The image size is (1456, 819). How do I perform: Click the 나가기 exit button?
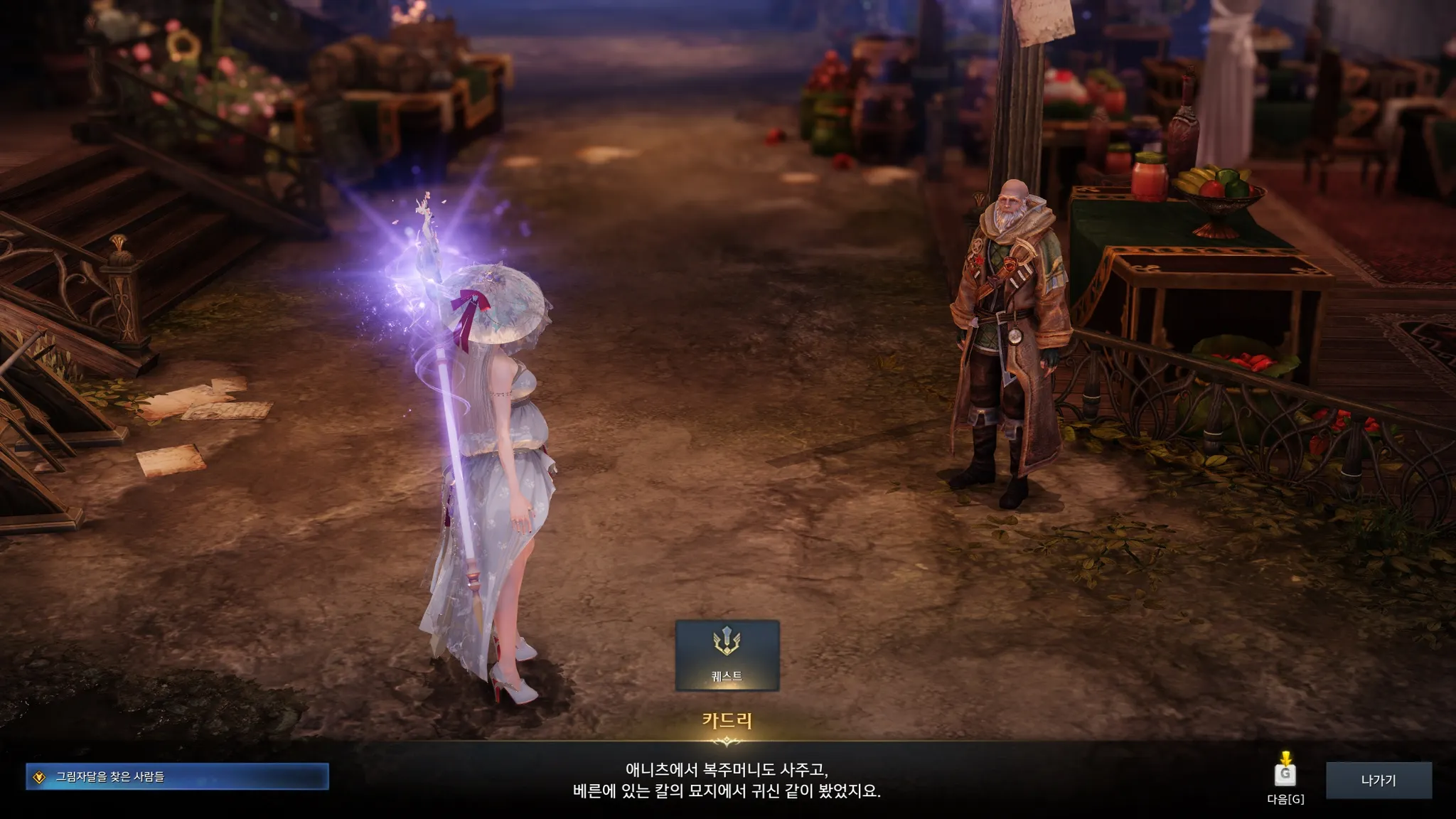[1378, 781]
